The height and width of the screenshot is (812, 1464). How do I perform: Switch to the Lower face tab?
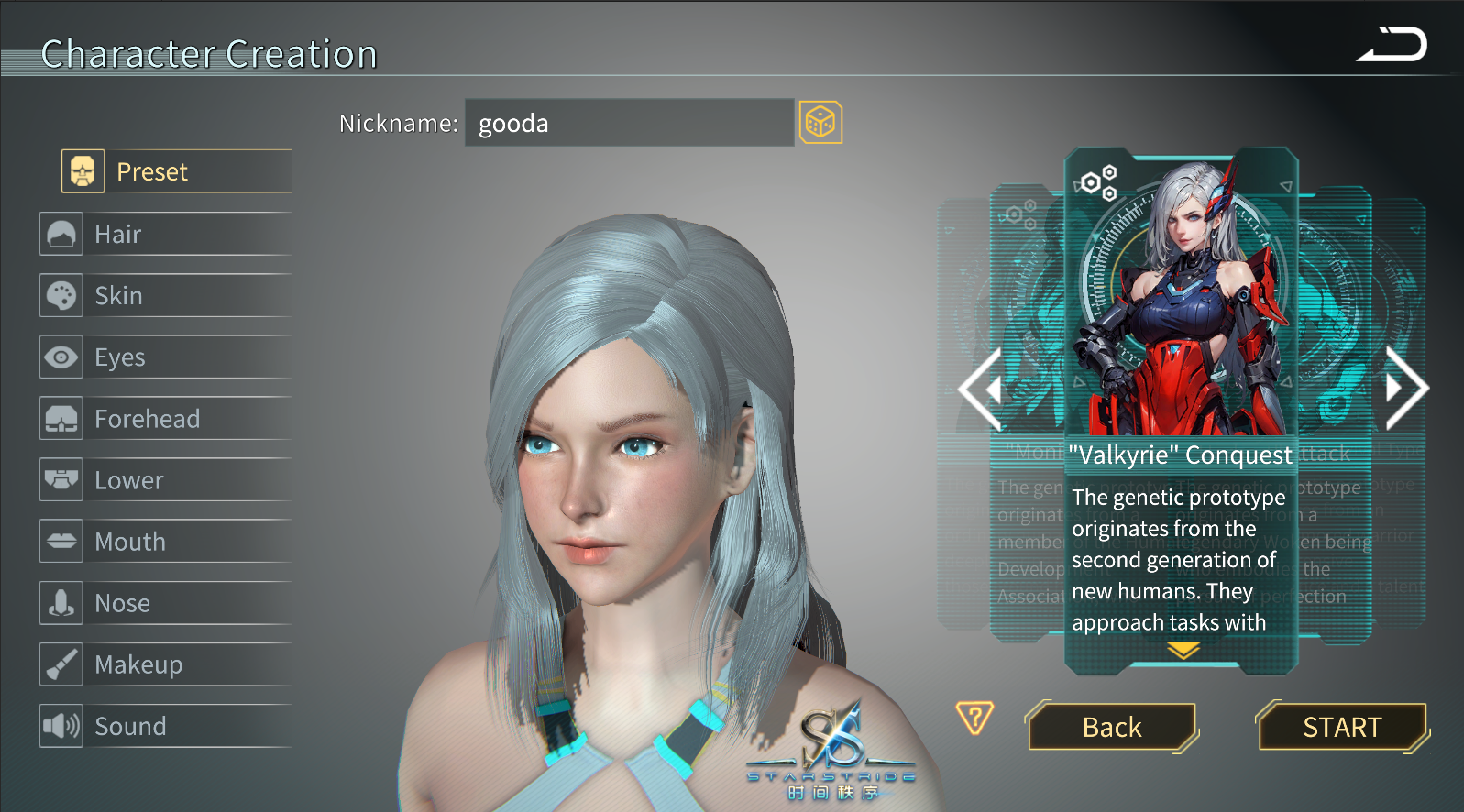click(165, 480)
